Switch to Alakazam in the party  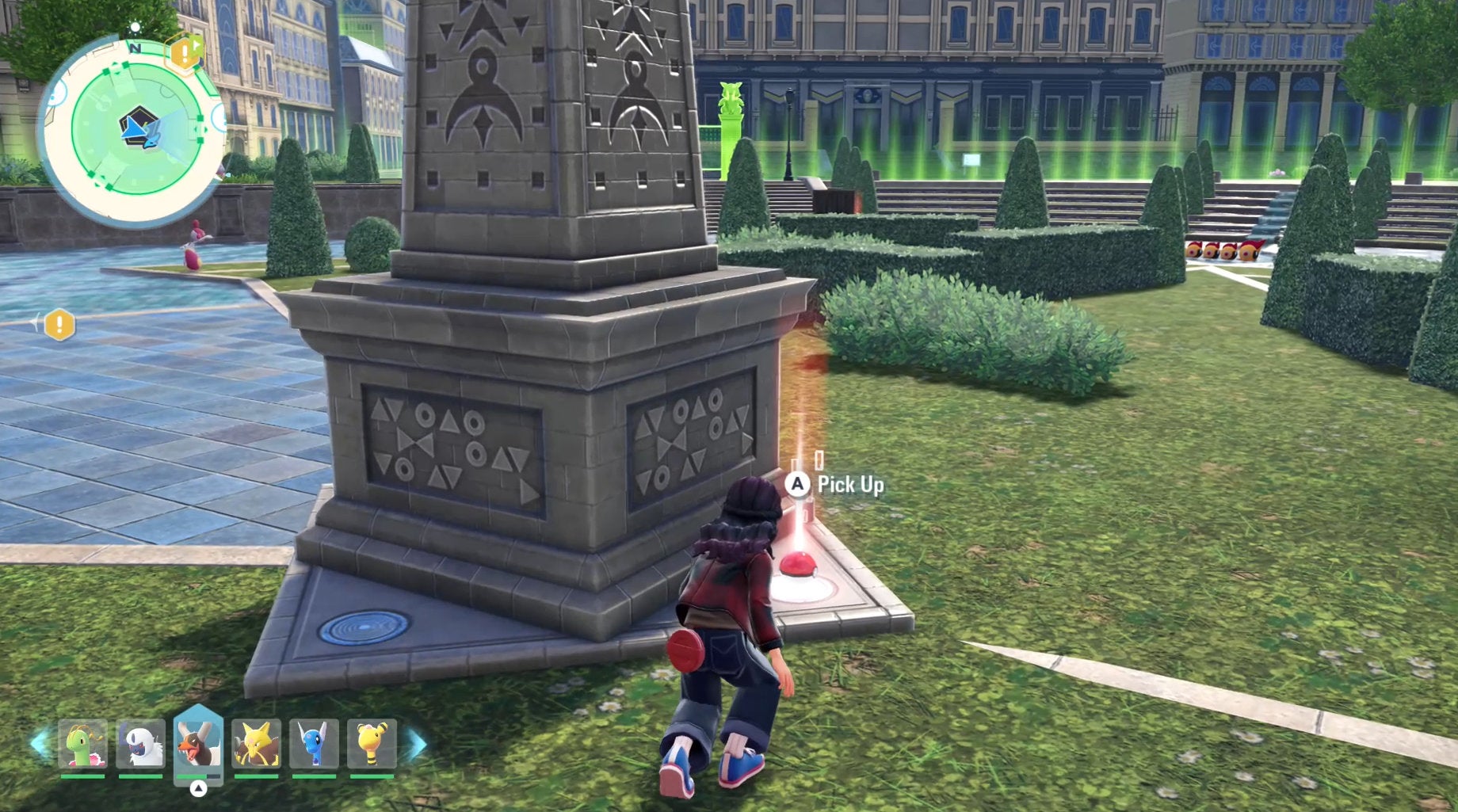click(256, 744)
